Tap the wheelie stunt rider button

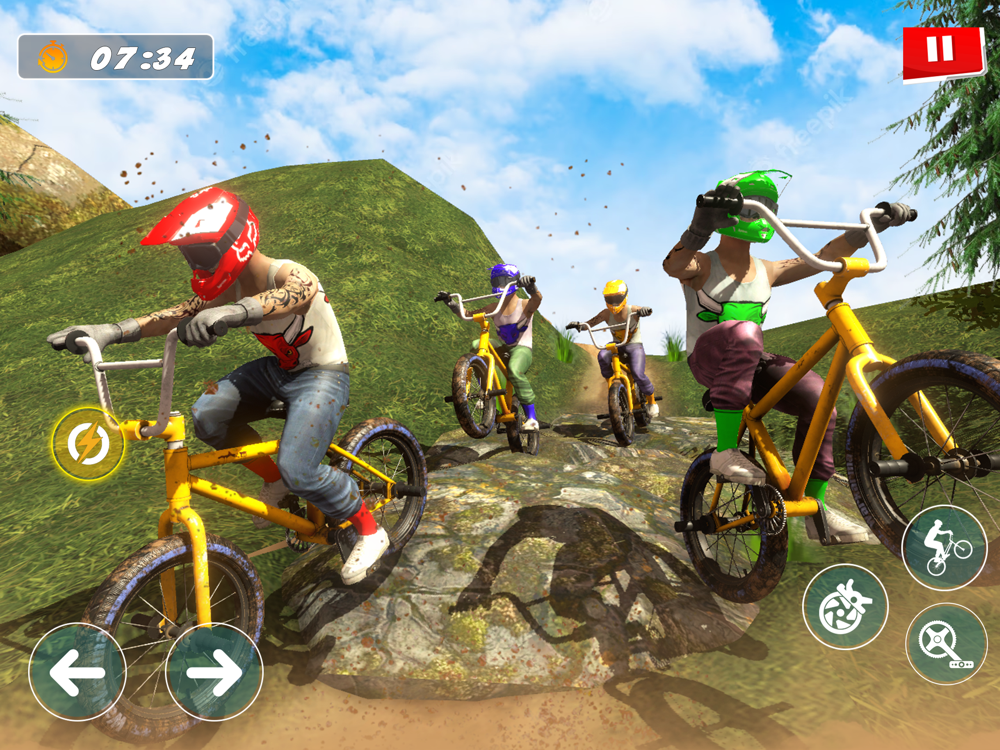pyautogui.click(x=944, y=547)
